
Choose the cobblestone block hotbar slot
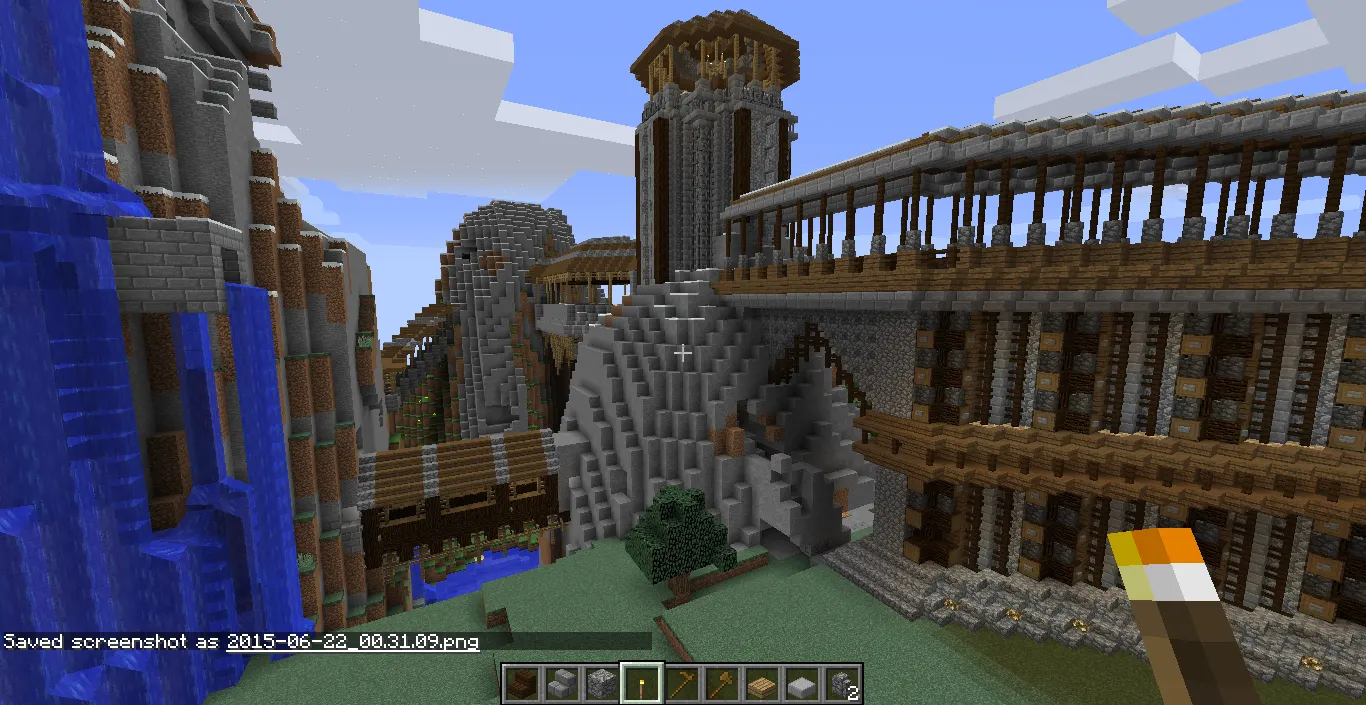point(601,684)
